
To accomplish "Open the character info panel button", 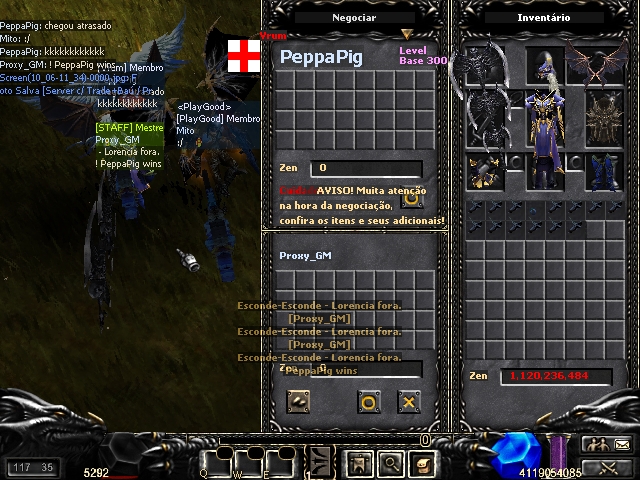I will [x=359, y=464].
